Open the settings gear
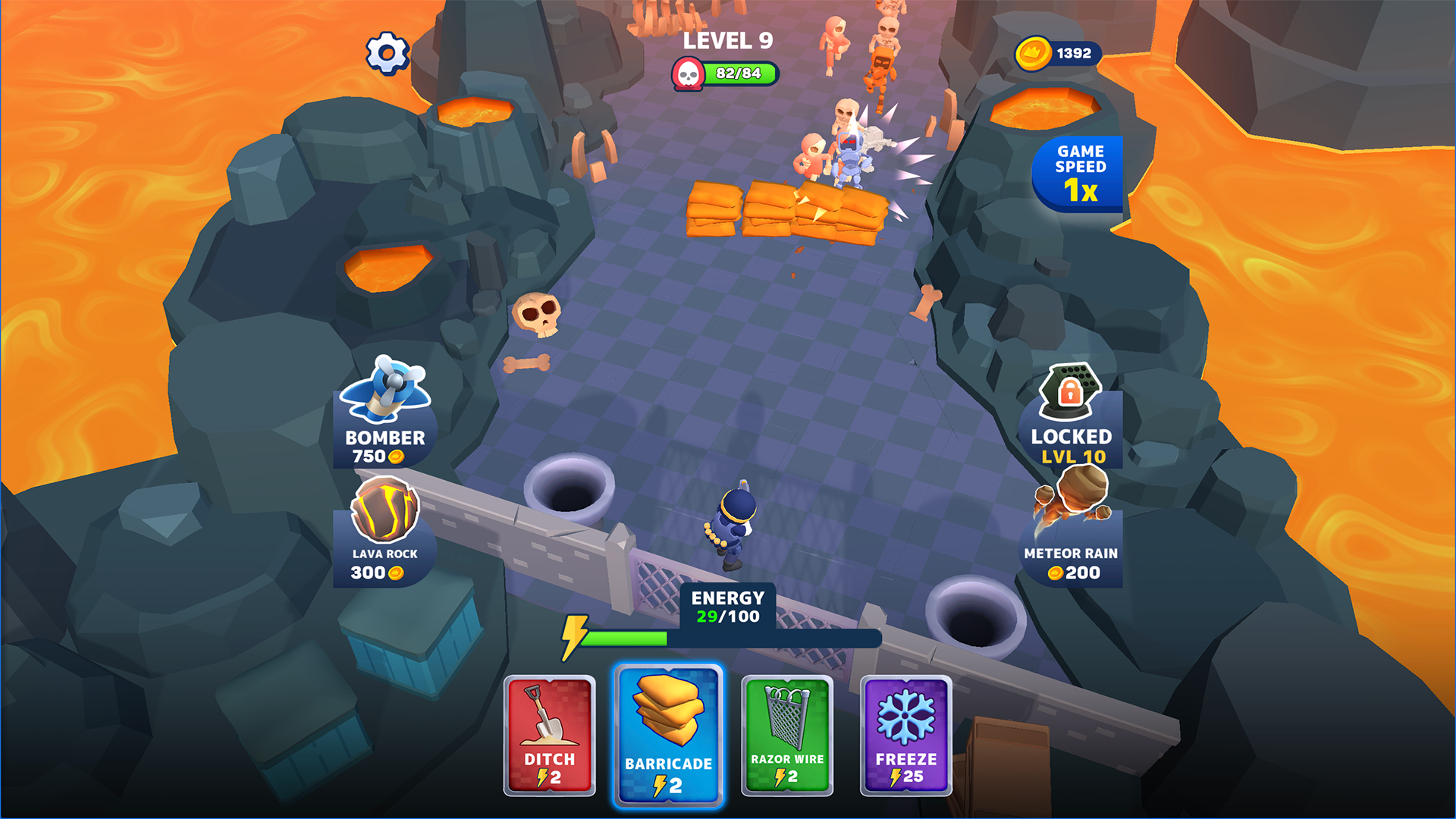 (388, 52)
